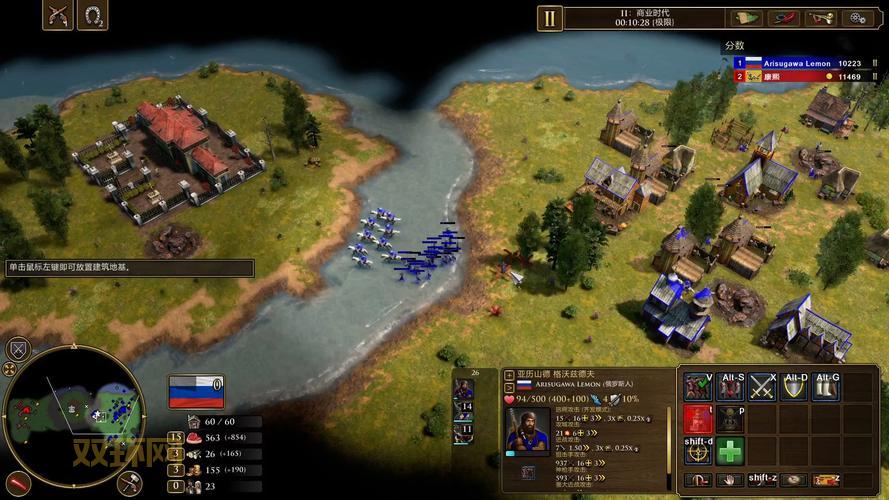Image resolution: width=889 pixels, height=500 pixels.
Task: Click the pause button at top
Action: pyautogui.click(x=549, y=17)
